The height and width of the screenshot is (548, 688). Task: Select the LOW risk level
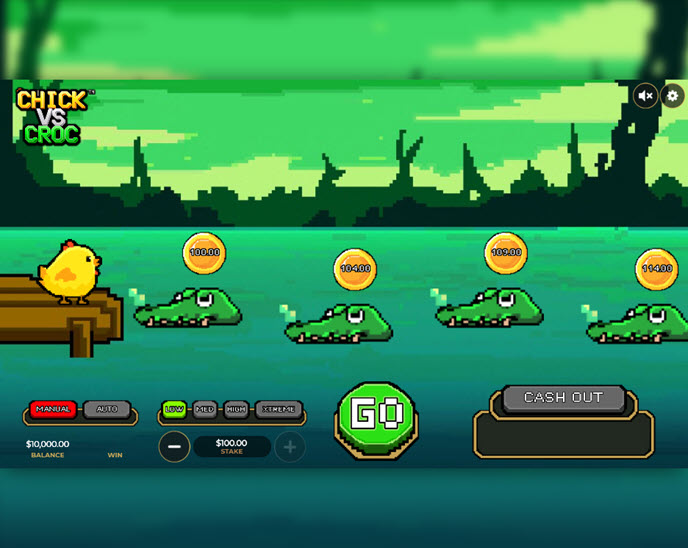174,409
